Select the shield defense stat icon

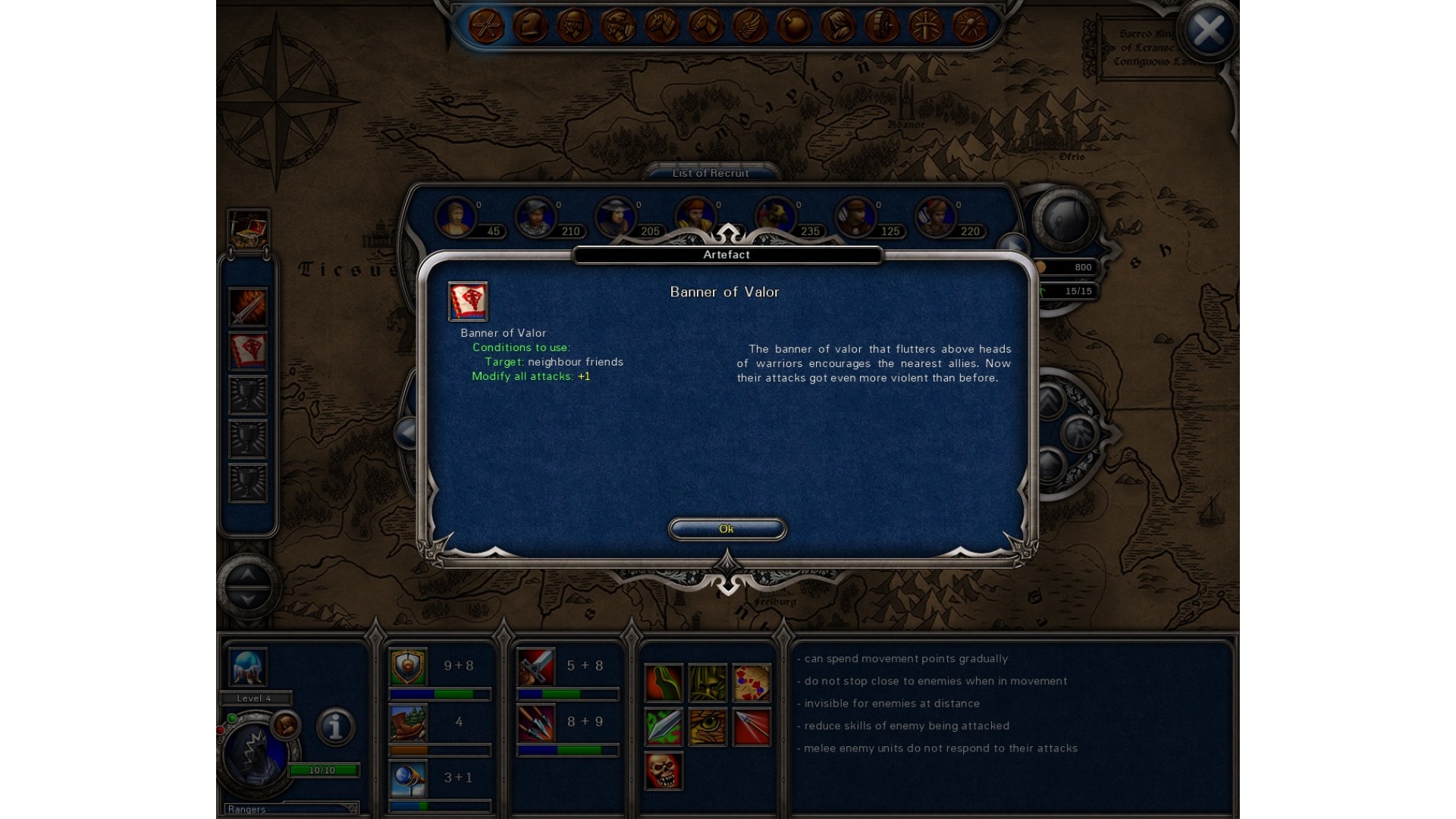tap(408, 666)
